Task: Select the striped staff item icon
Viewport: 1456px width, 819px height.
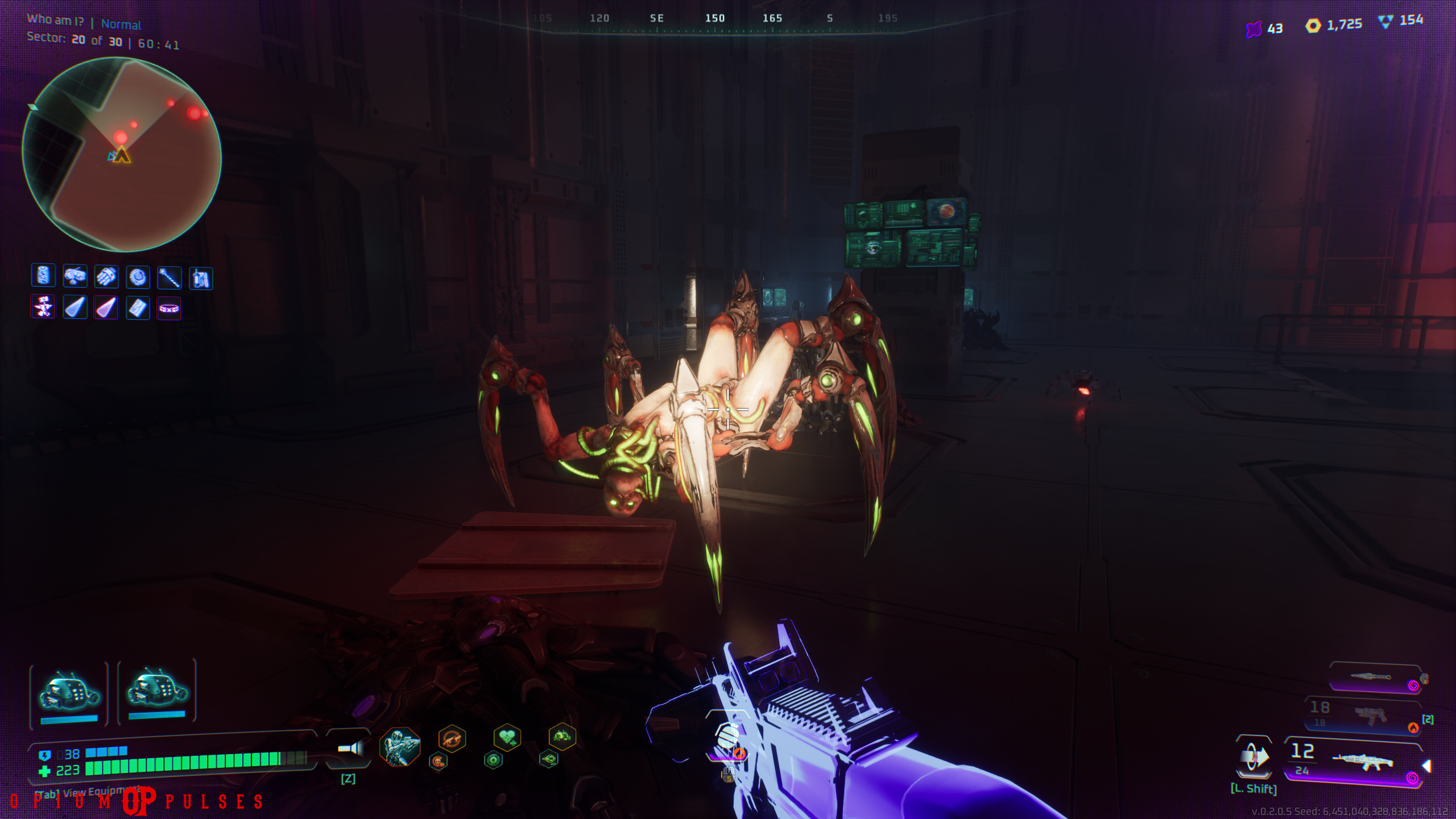Action: click(169, 278)
